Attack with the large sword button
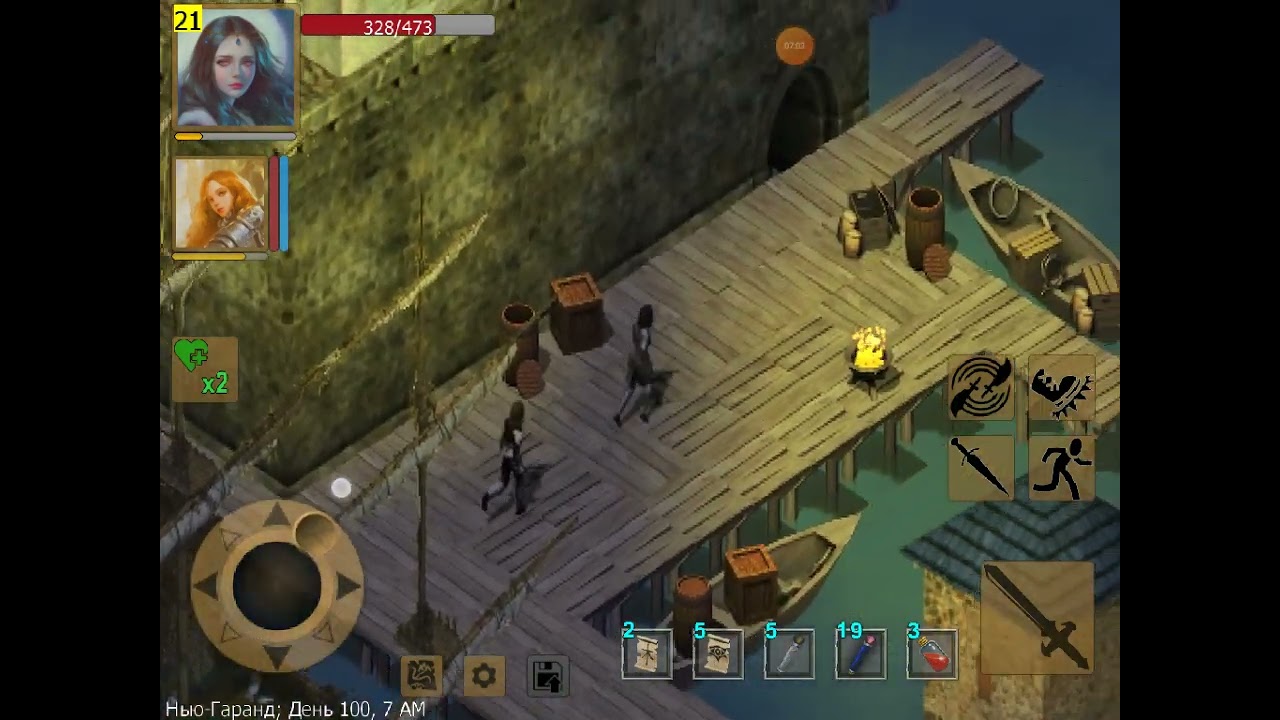1280x720 pixels. coord(1037,617)
